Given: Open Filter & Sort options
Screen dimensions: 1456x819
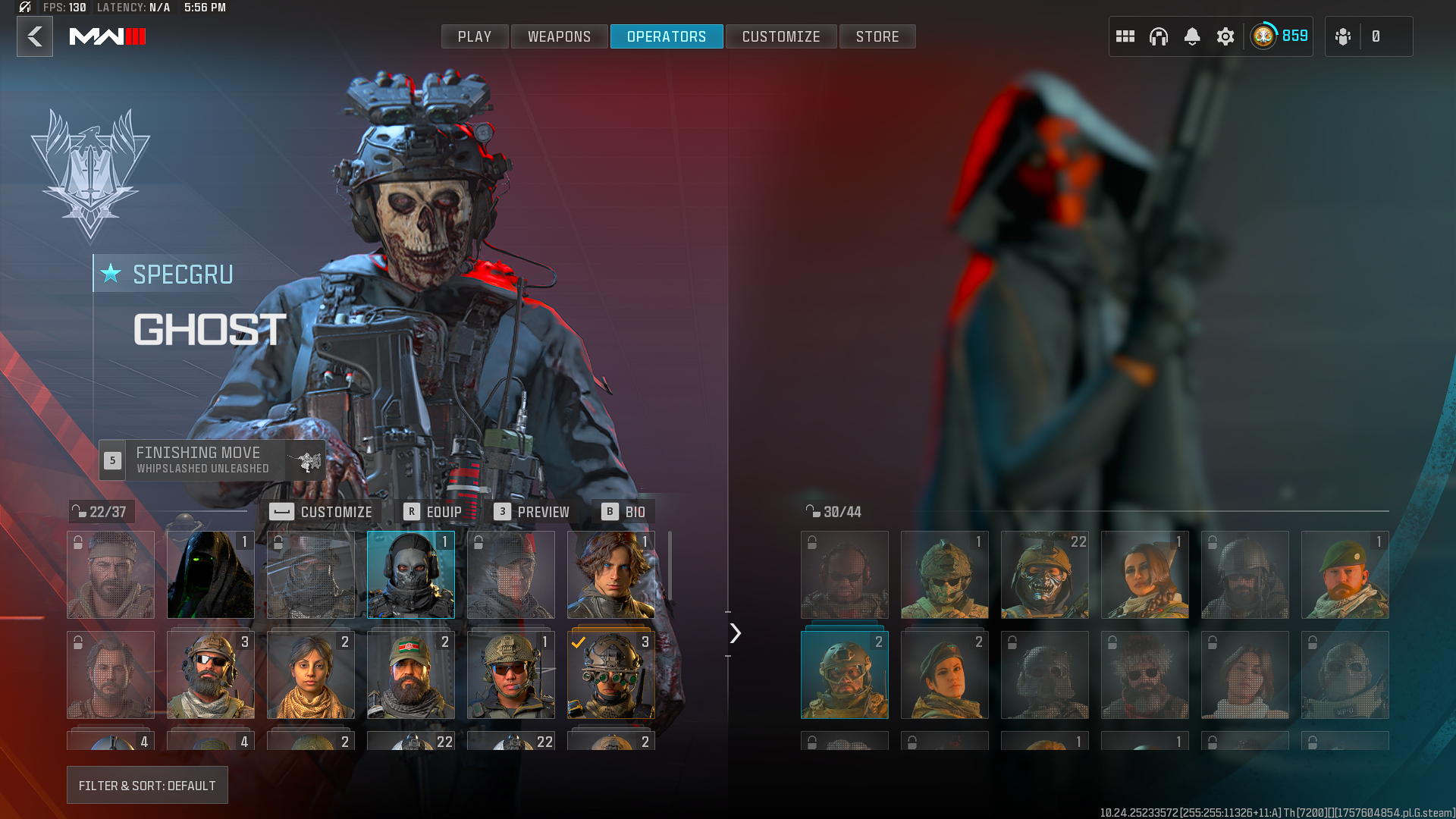Looking at the screenshot, I should click(x=147, y=786).
